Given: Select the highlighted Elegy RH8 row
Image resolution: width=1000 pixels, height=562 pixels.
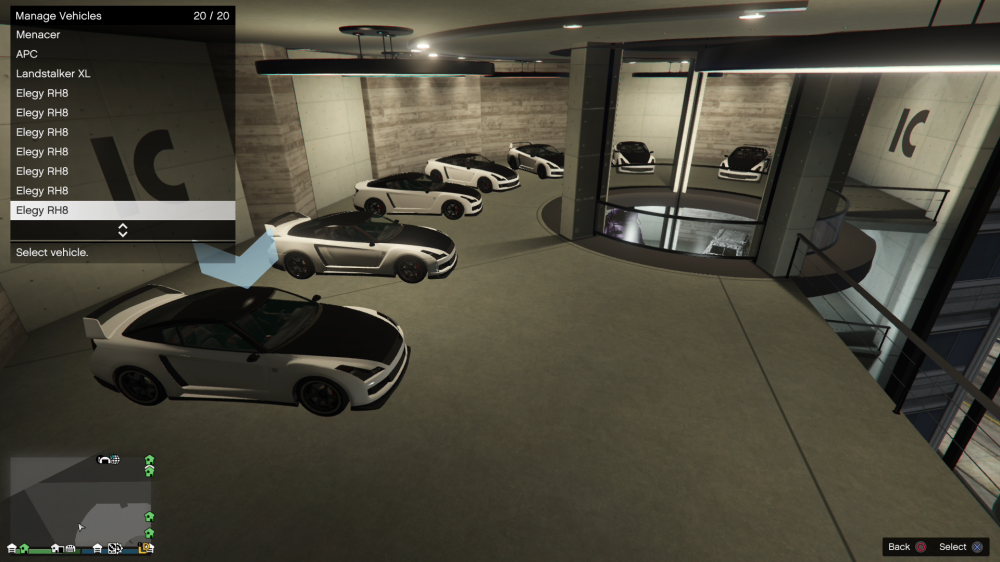Looking at the screenshot, I should [x=122, y=210].
